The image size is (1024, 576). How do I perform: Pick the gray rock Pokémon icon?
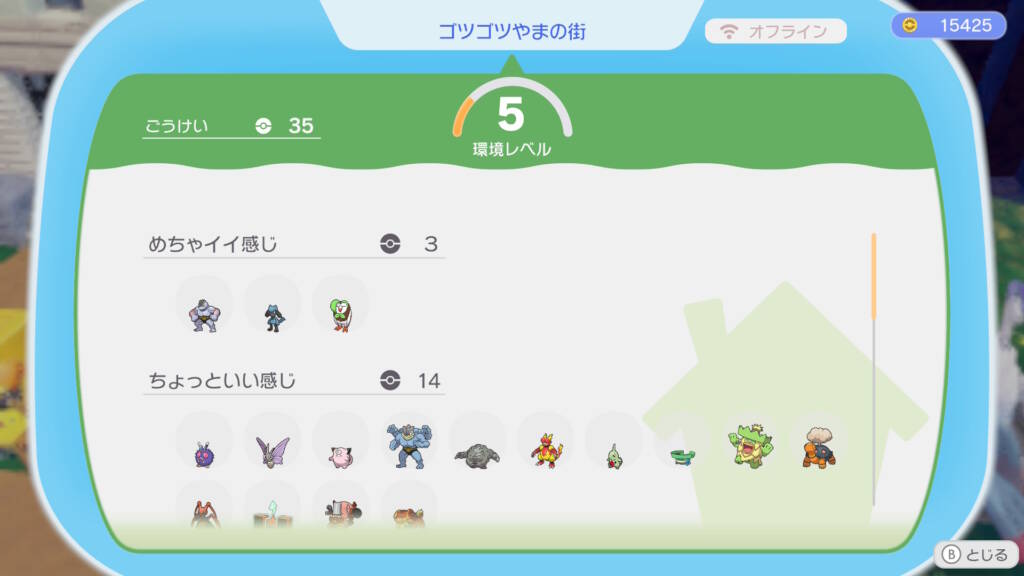[477, 454]
